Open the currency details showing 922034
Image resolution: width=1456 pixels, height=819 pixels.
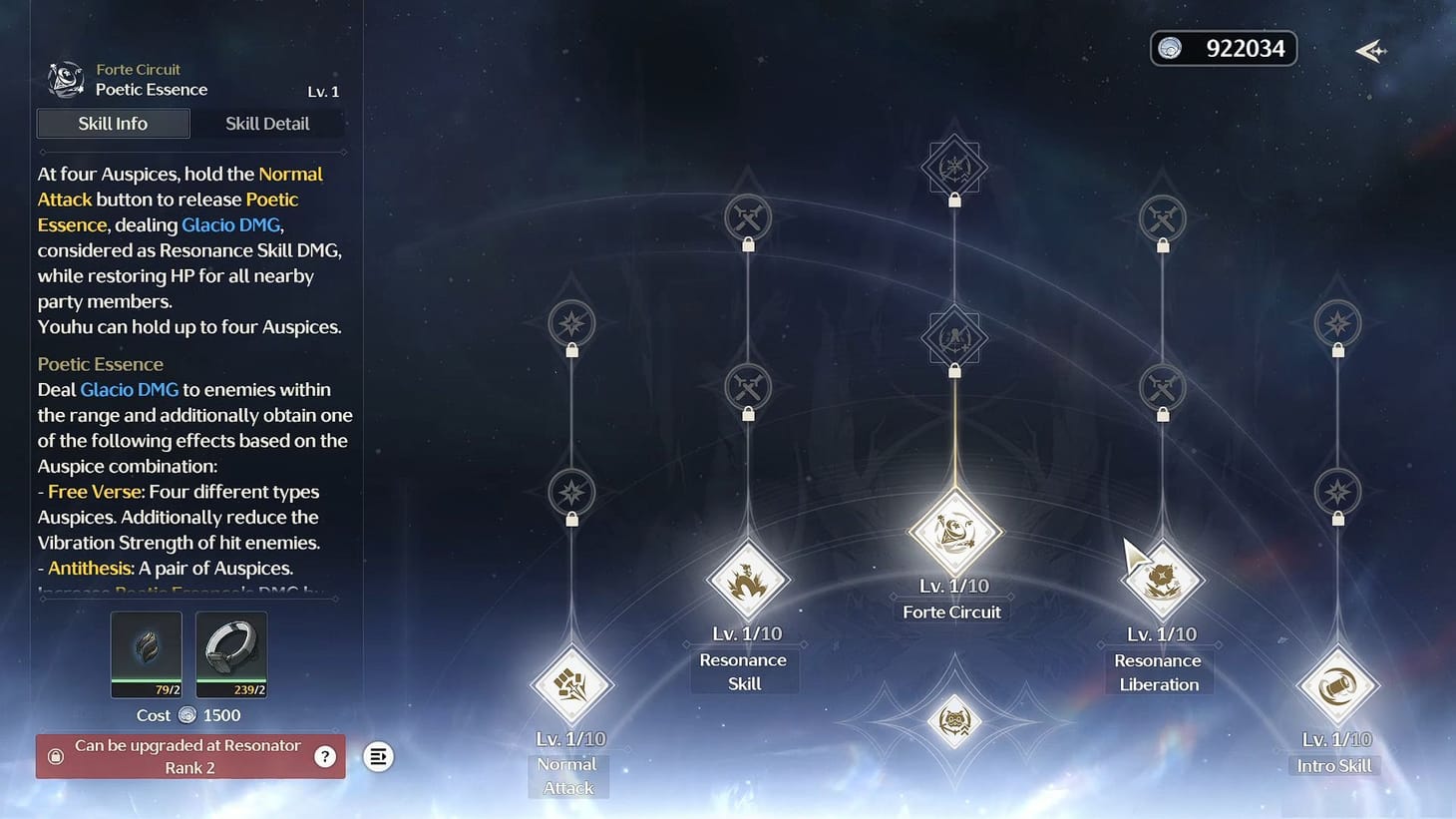pos(1224,48)
